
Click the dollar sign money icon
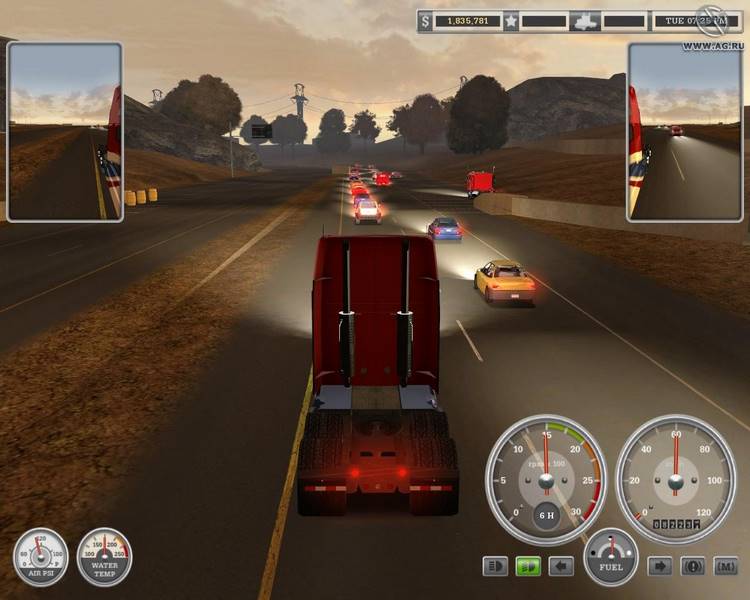426,20
